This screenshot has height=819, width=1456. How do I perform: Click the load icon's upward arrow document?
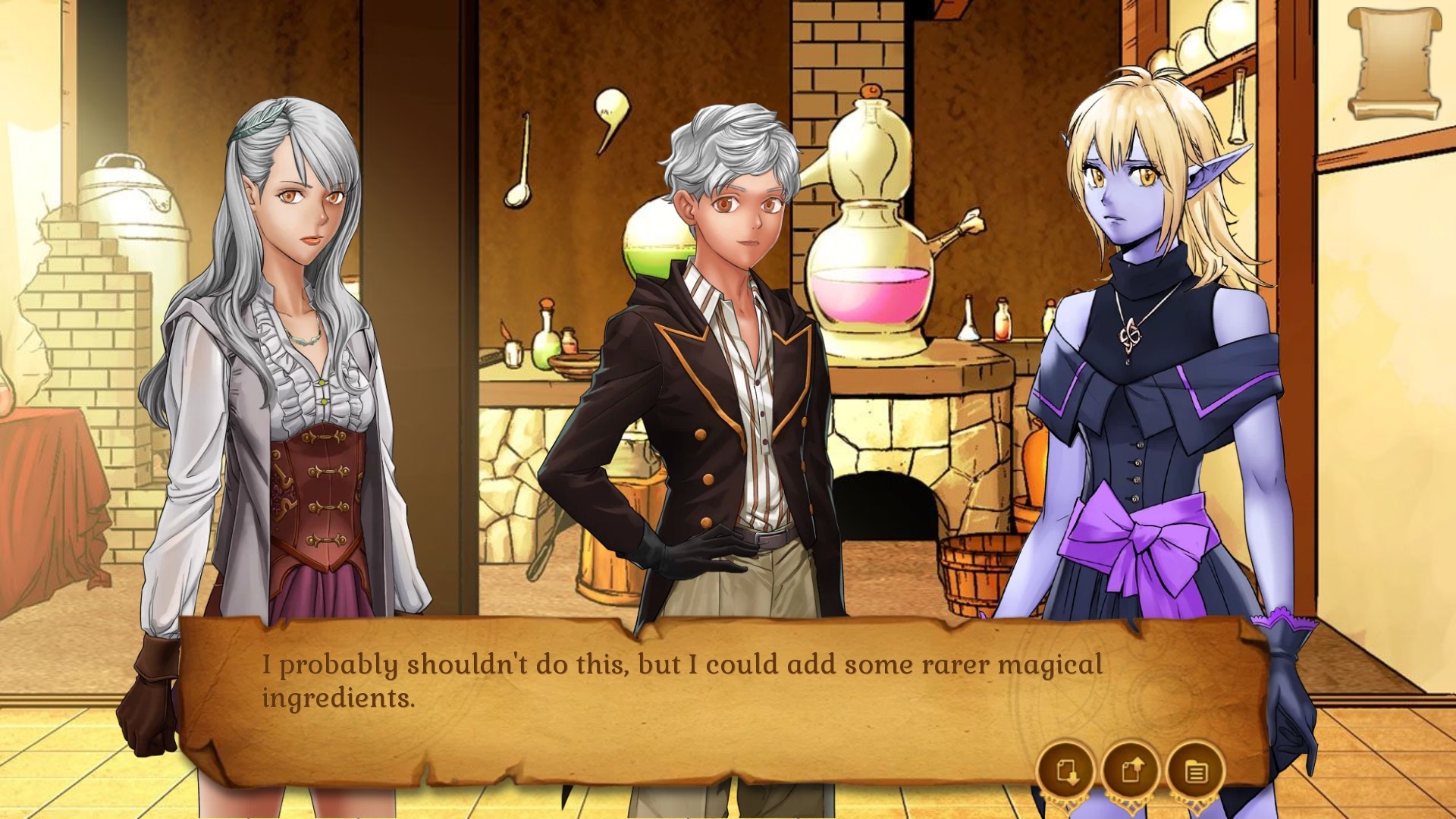tap(1133, 768)
